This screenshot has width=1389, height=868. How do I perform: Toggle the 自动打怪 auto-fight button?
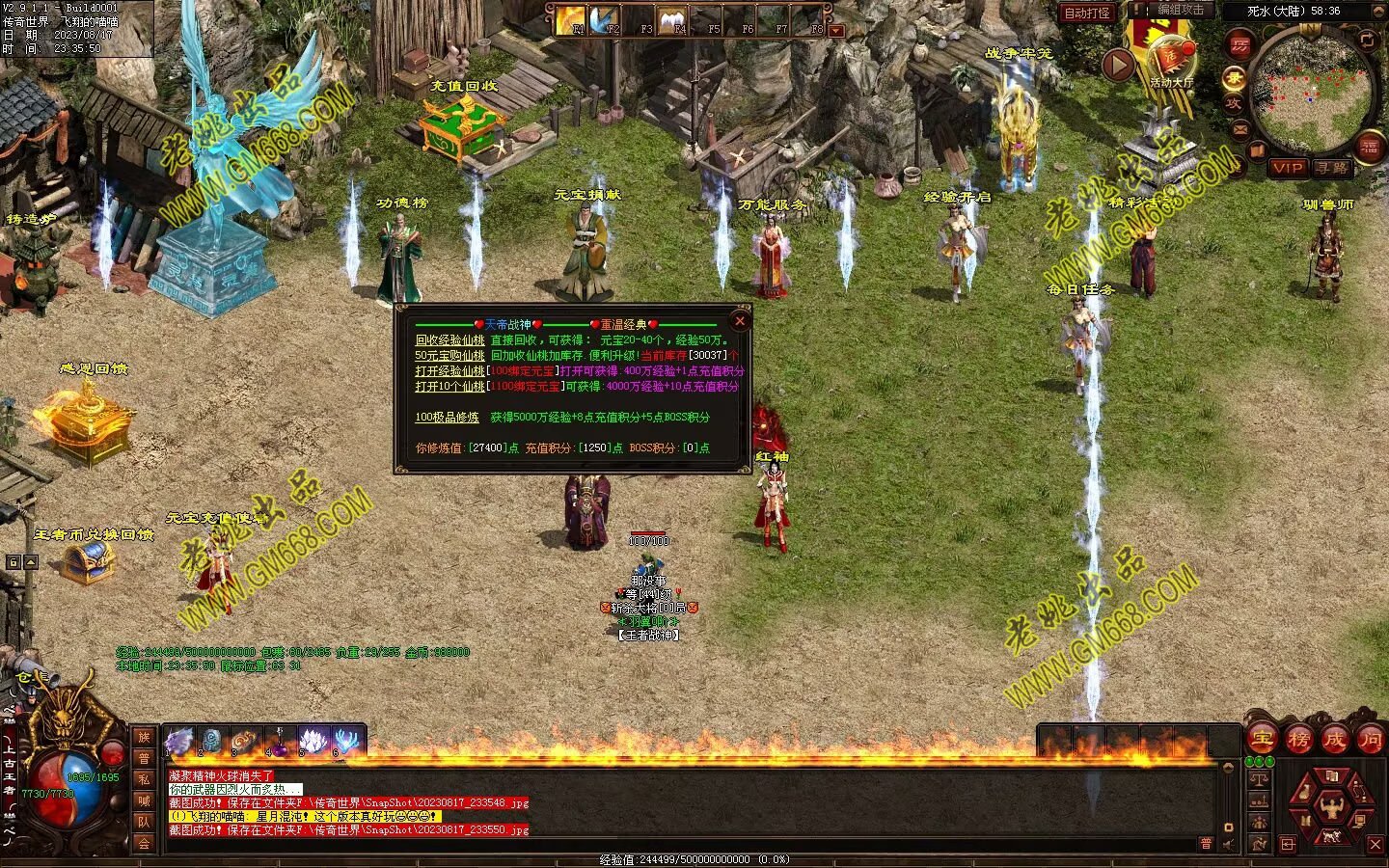click(1087, 14)
